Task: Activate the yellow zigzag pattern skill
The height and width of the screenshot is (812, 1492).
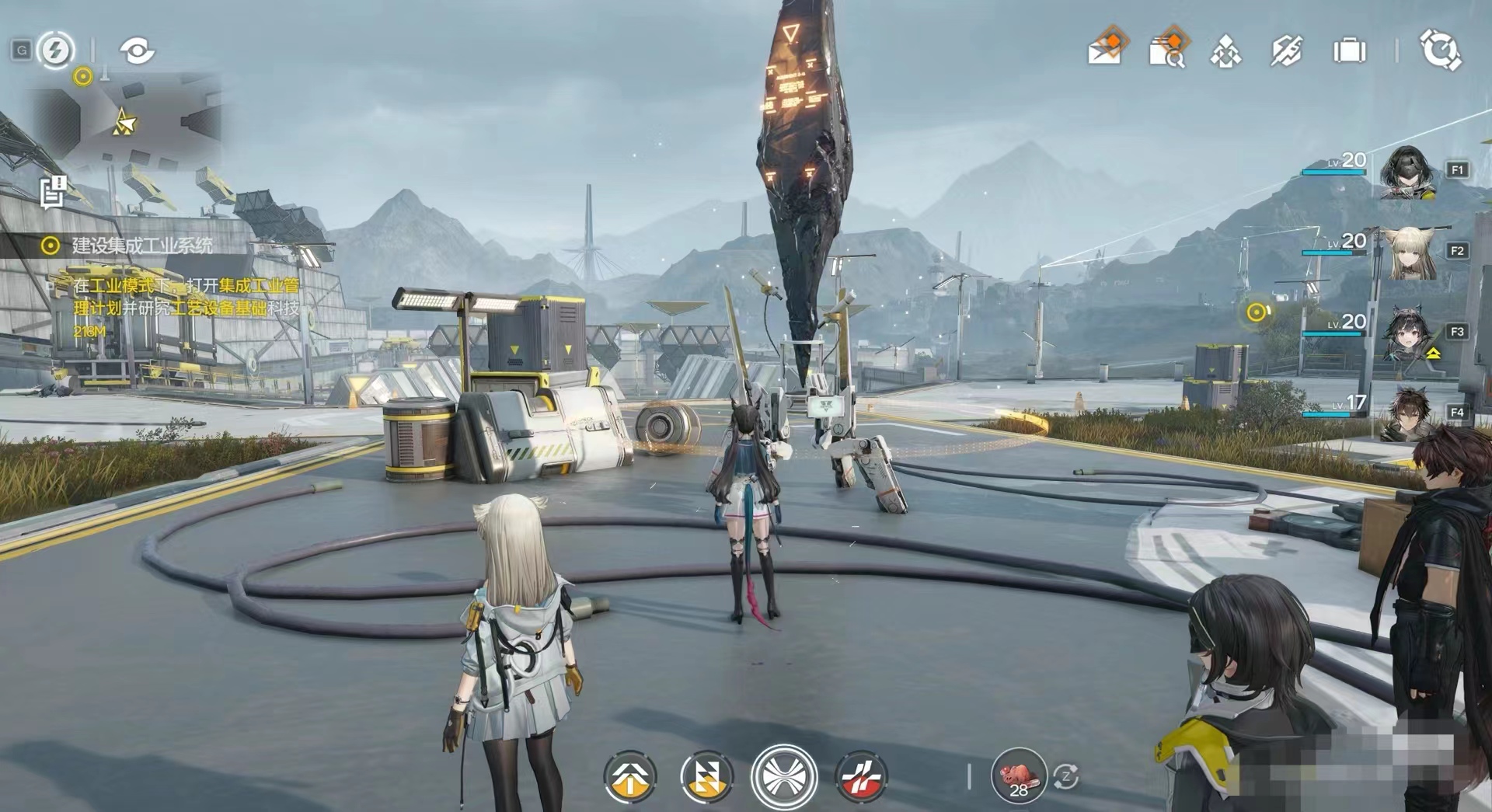Action: [x=706, y=775]
